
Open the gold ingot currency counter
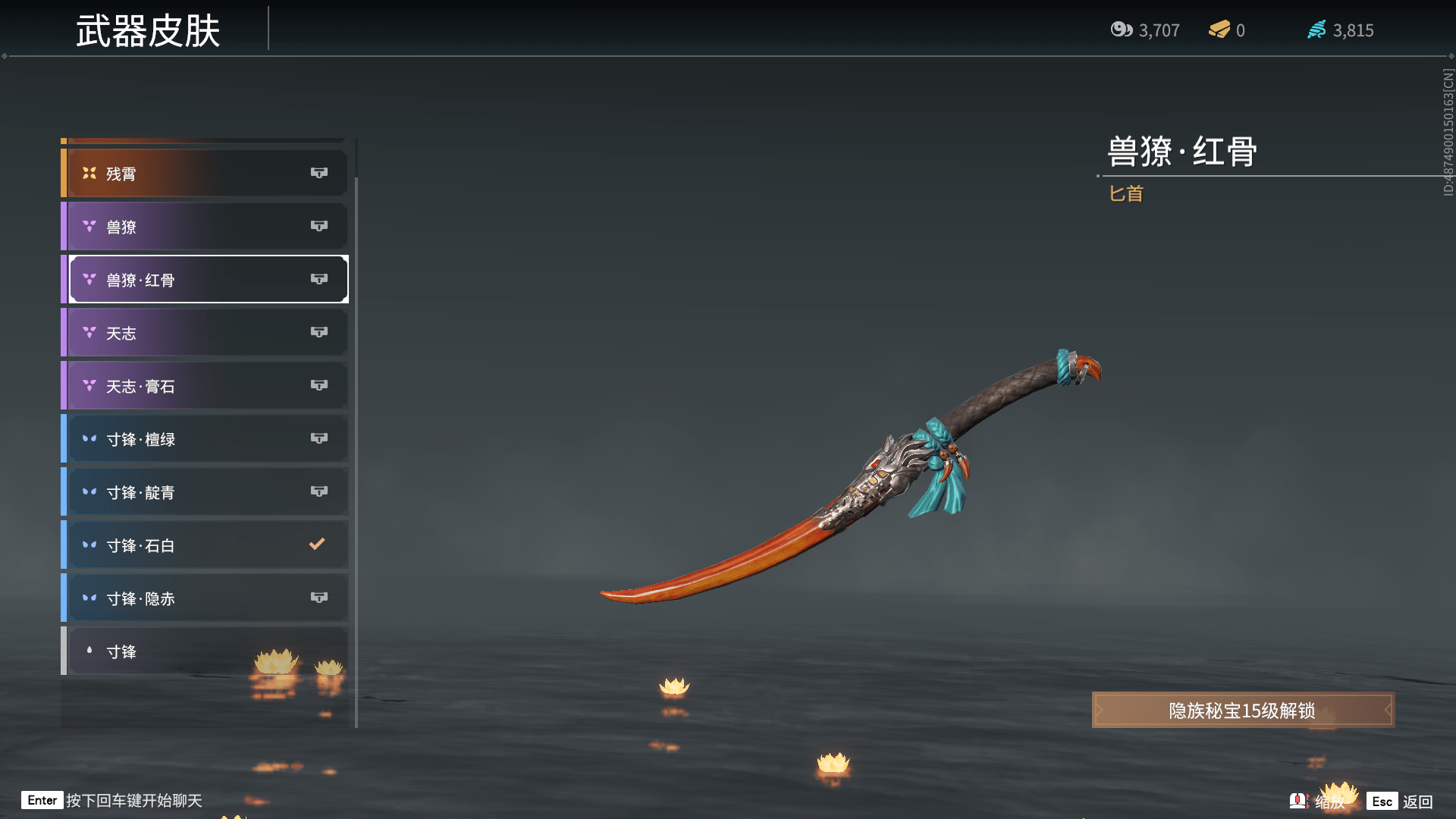1227,30
